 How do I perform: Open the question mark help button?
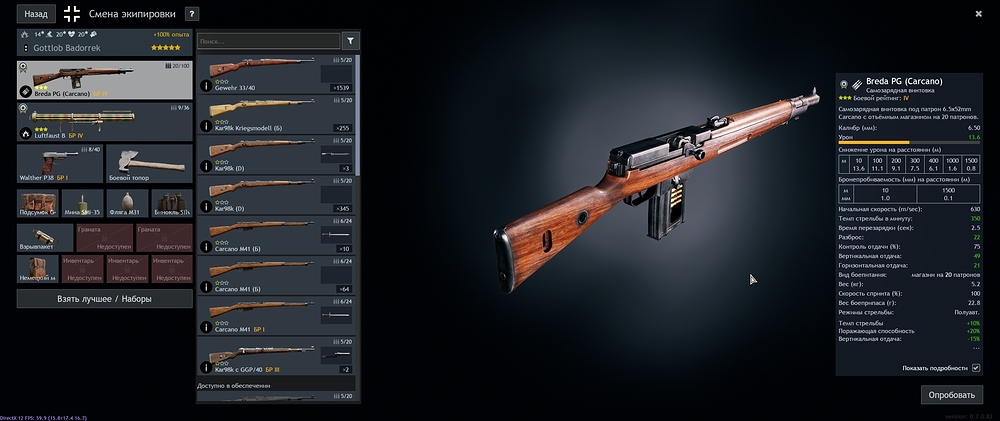(192, 15)
